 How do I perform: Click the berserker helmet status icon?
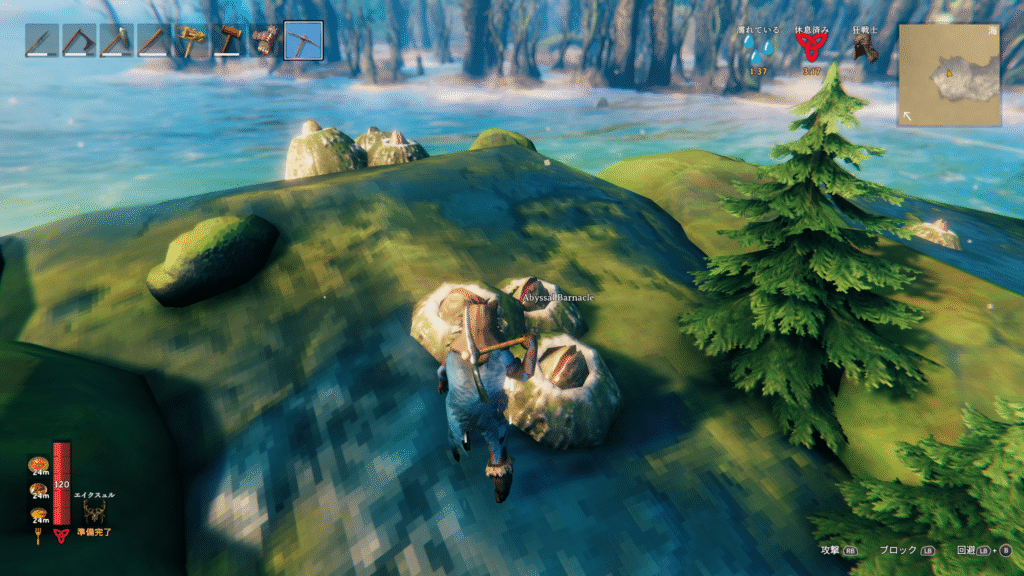865,50
